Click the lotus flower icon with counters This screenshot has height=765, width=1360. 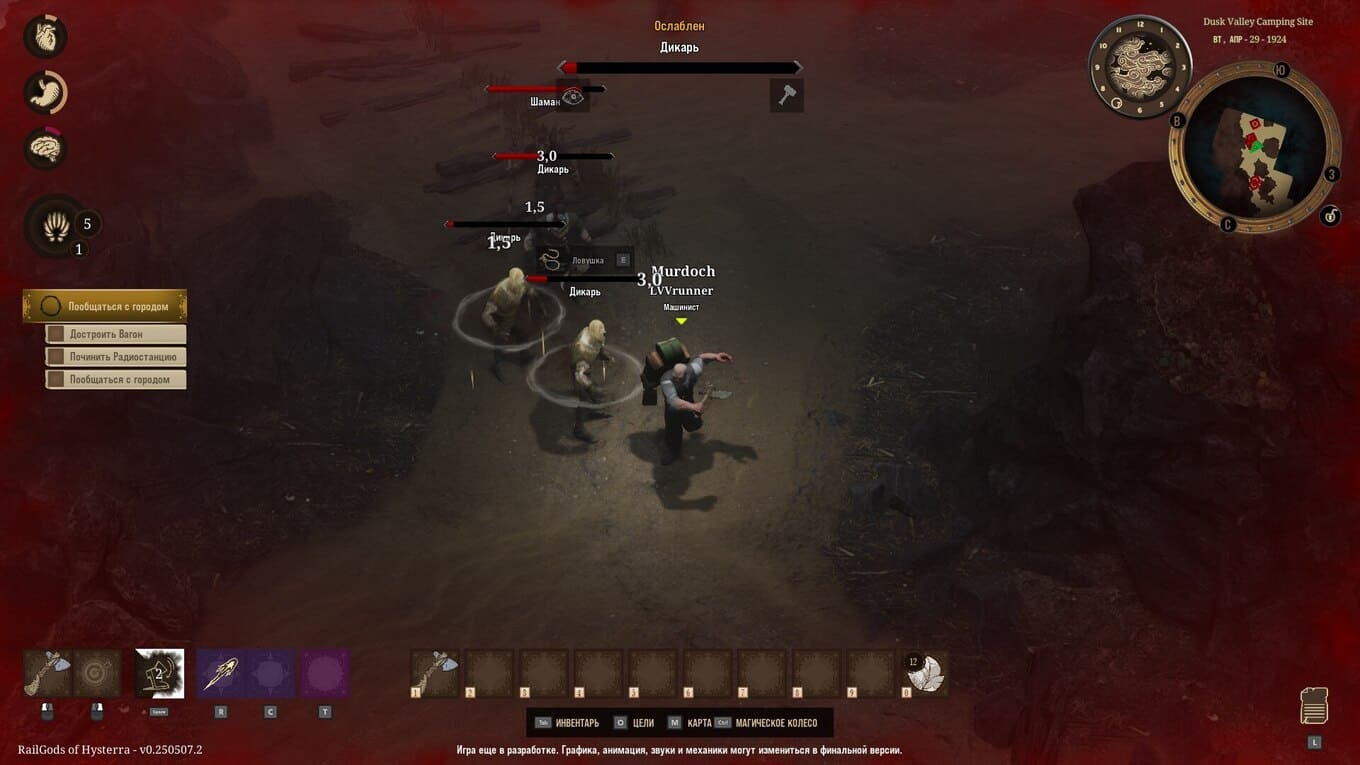click(56, 227)
